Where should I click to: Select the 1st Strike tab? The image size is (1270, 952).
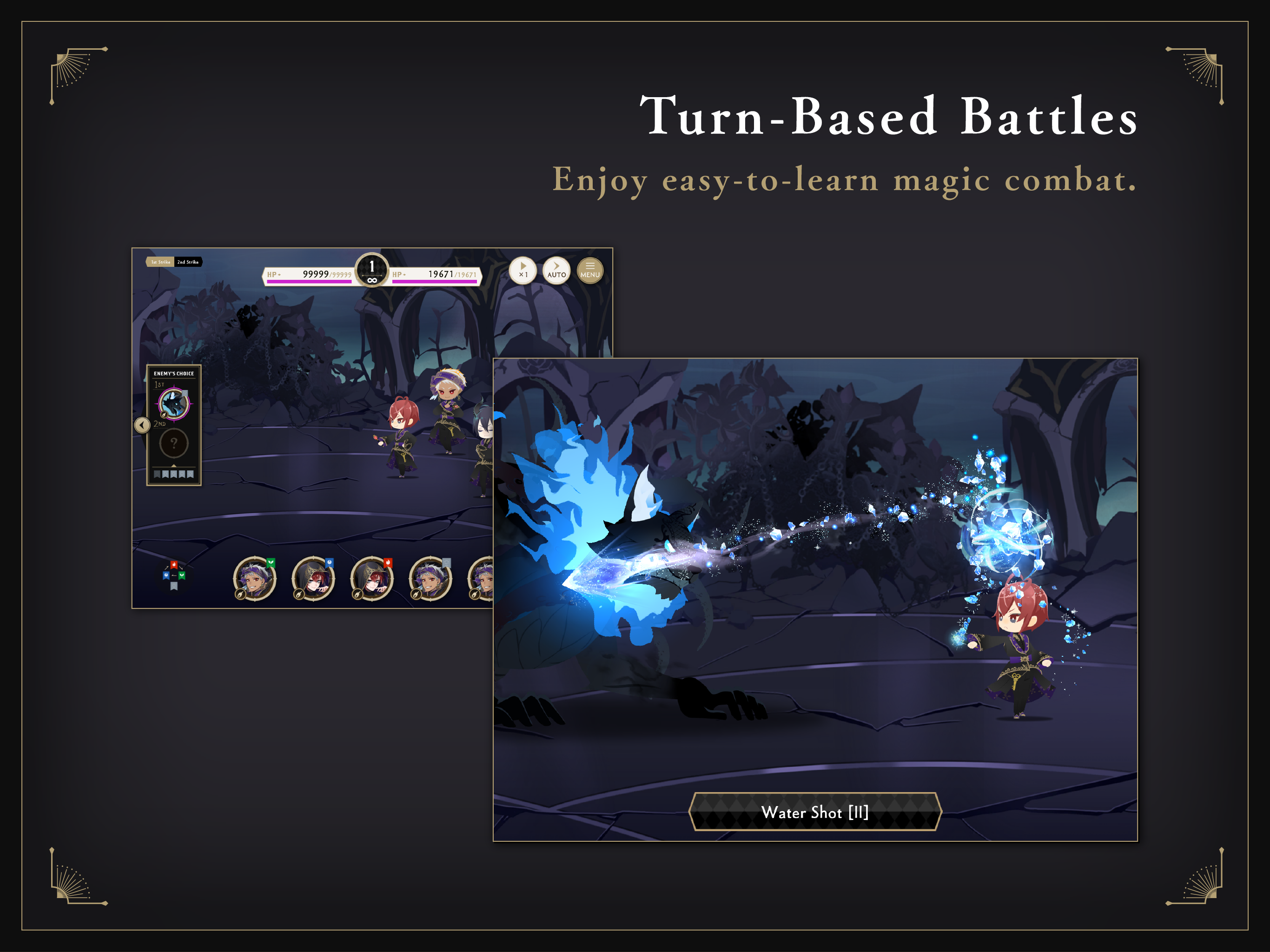coord(161,262)
